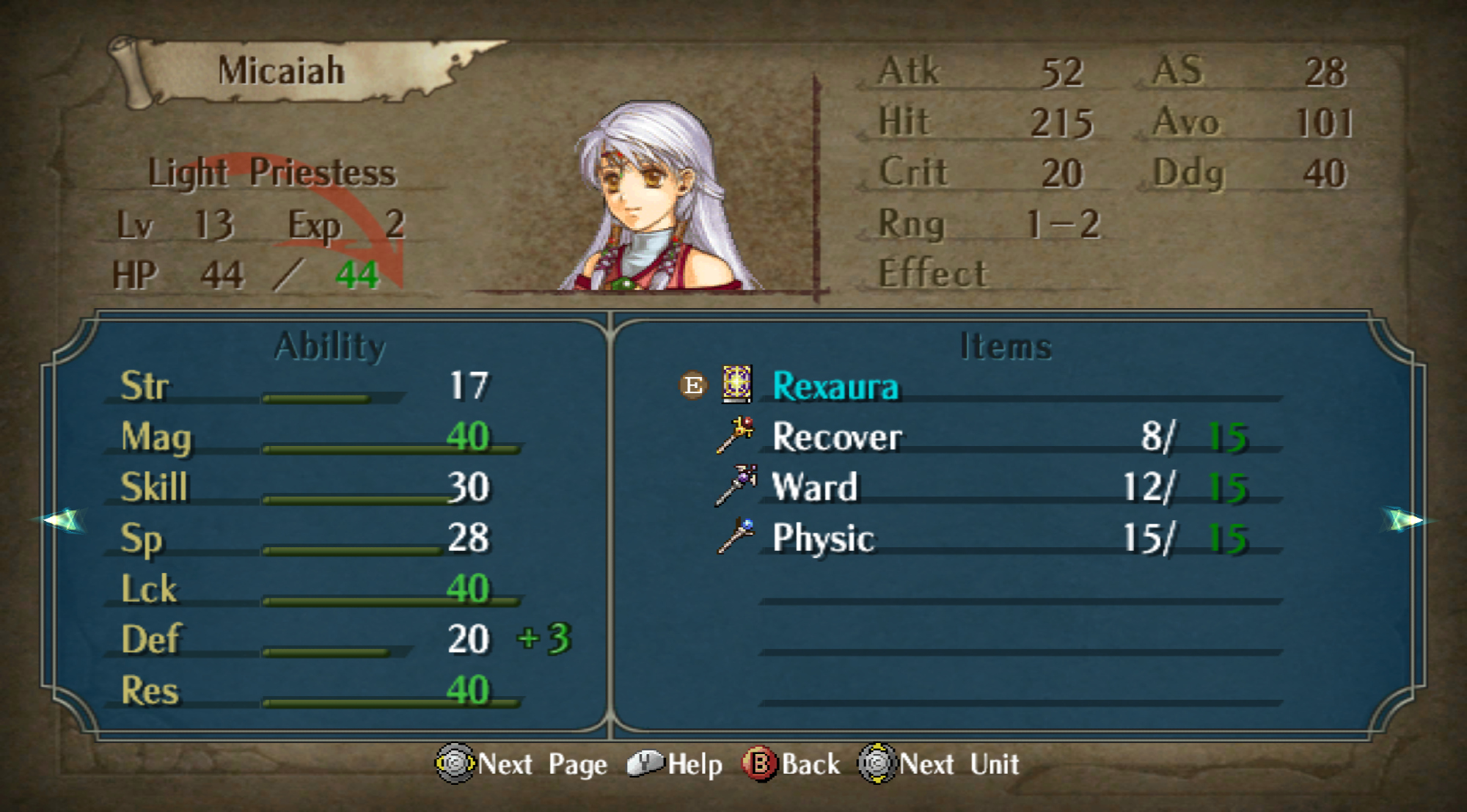This screenshot has height=812, width=1467.
Task: Pick the Physic staff row
Action: [823, 538]
